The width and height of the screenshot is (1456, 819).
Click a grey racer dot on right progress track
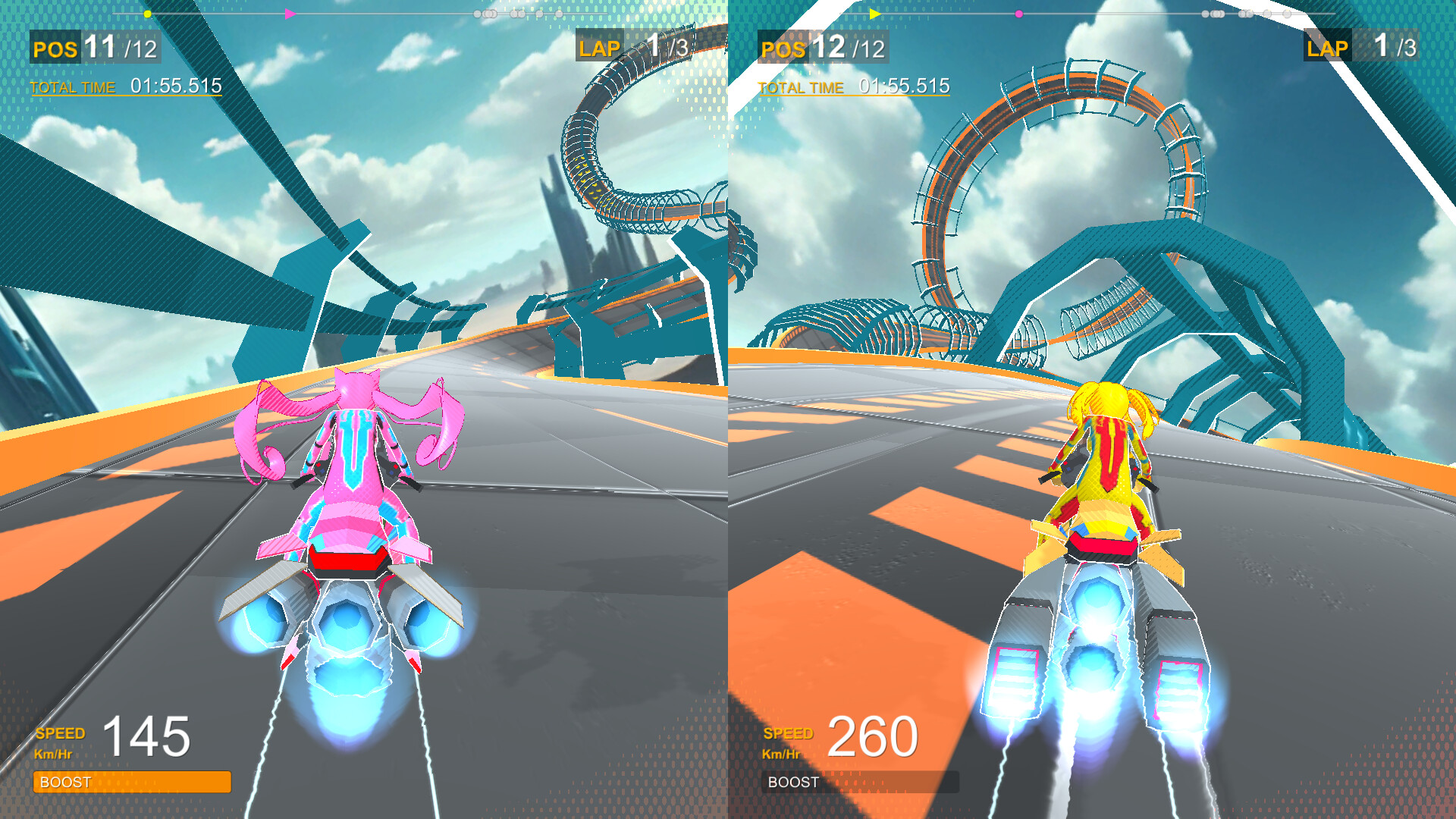click(1206, 13)
